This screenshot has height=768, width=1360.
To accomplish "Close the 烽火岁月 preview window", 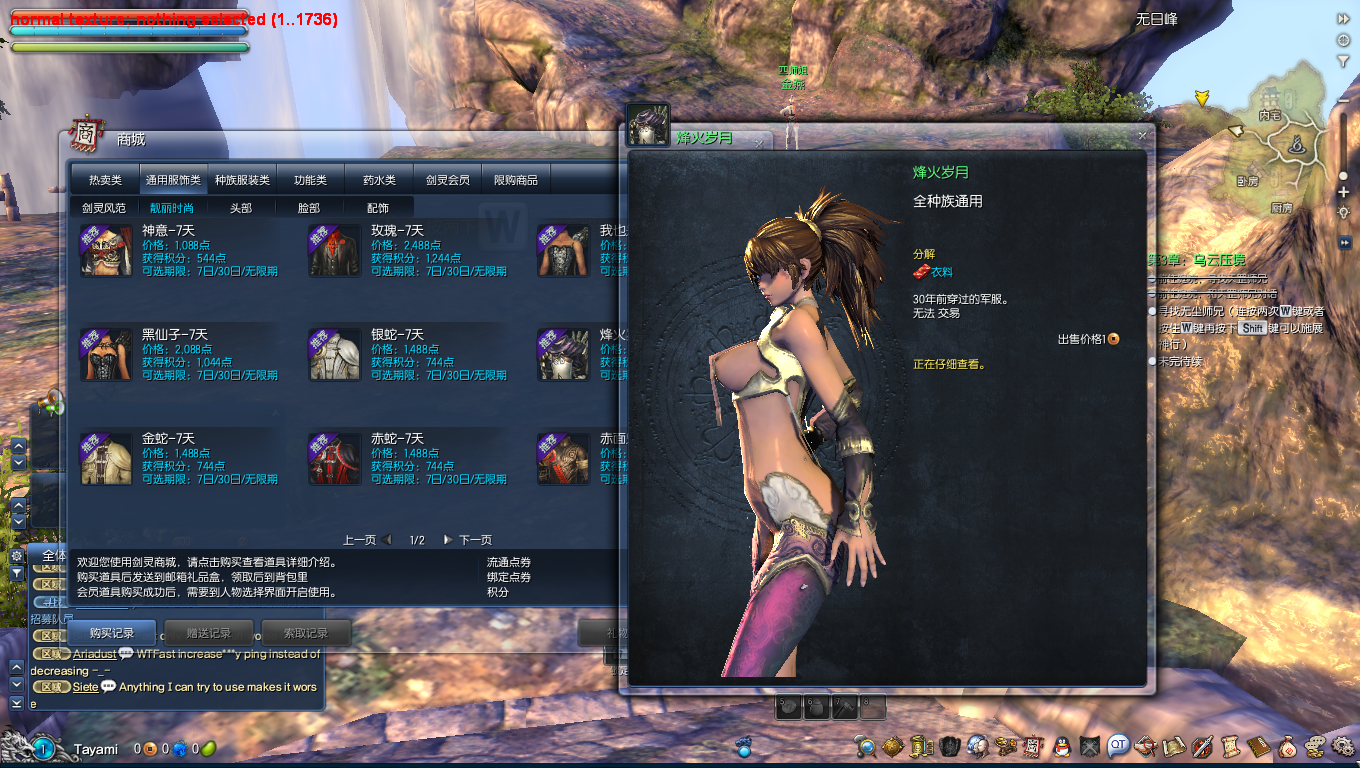I will click(1142, 135).
